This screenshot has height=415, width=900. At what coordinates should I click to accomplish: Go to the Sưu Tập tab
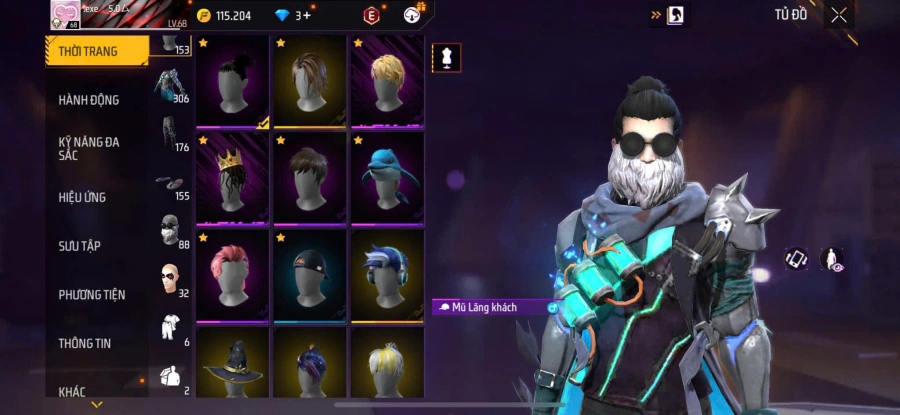[x=79, y=245]
